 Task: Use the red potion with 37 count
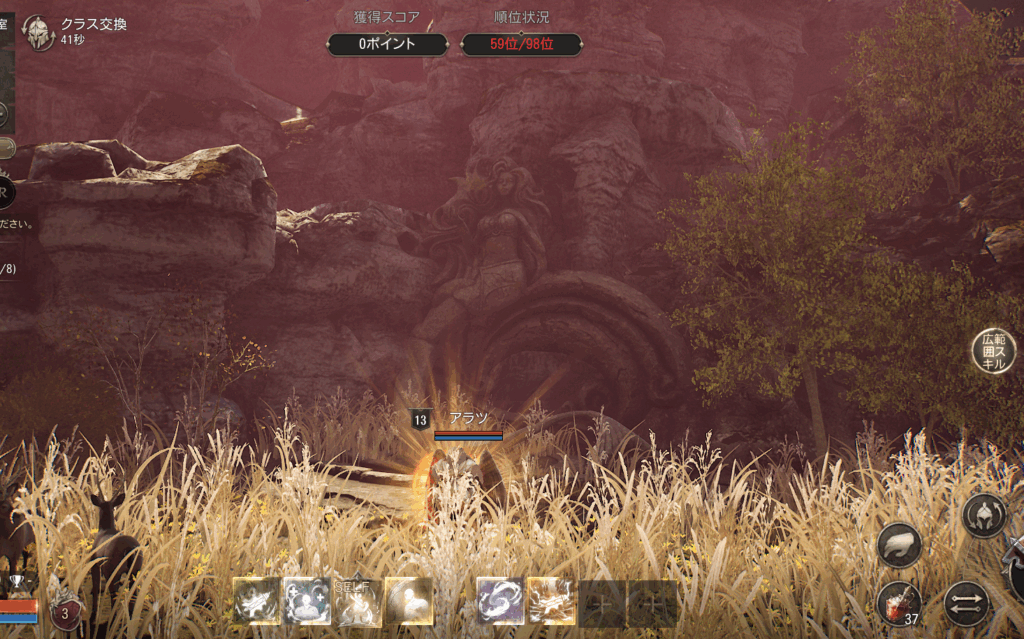pos(899,603)
